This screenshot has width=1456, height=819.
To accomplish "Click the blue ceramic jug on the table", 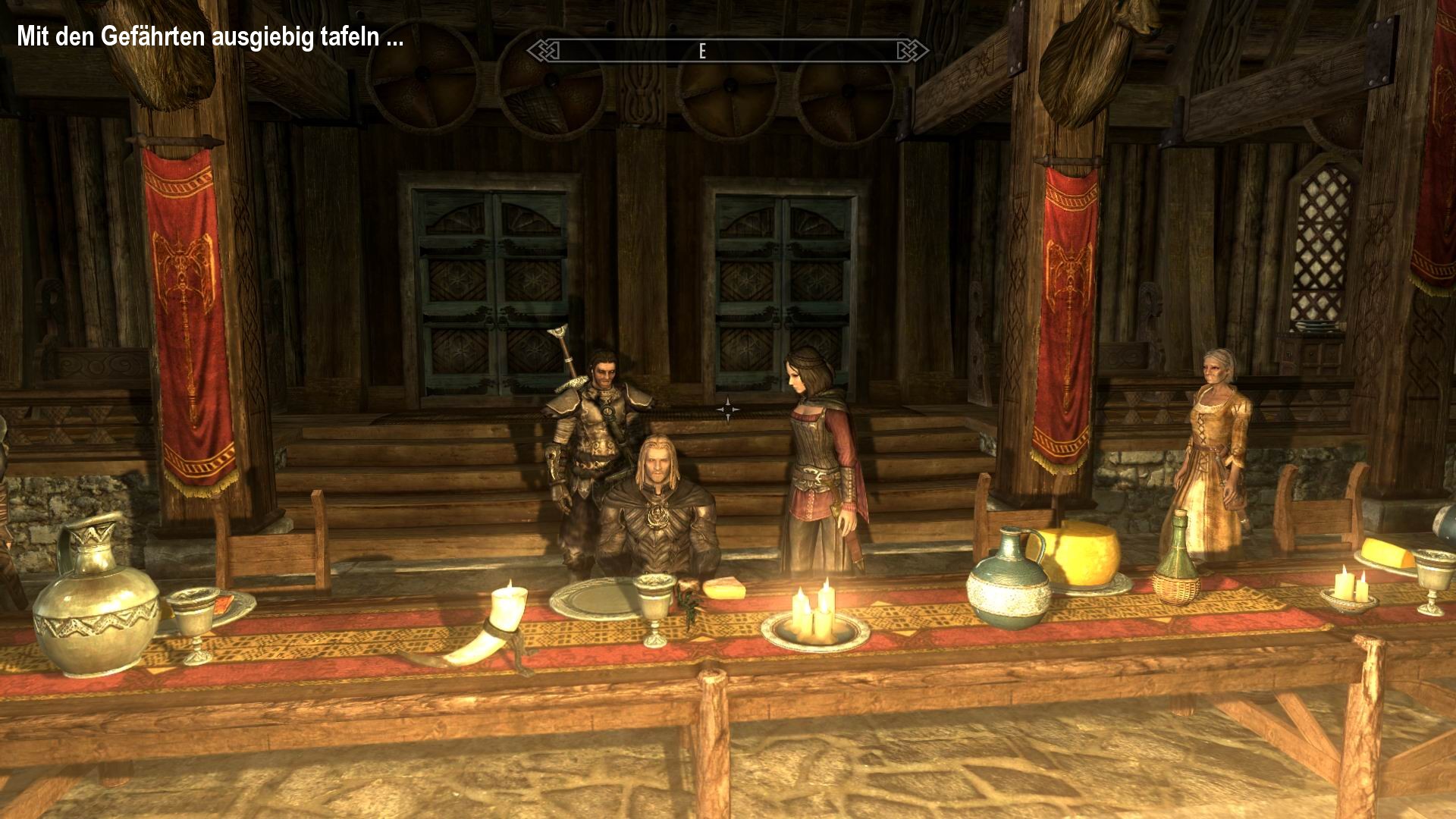I will (1005, 591).
